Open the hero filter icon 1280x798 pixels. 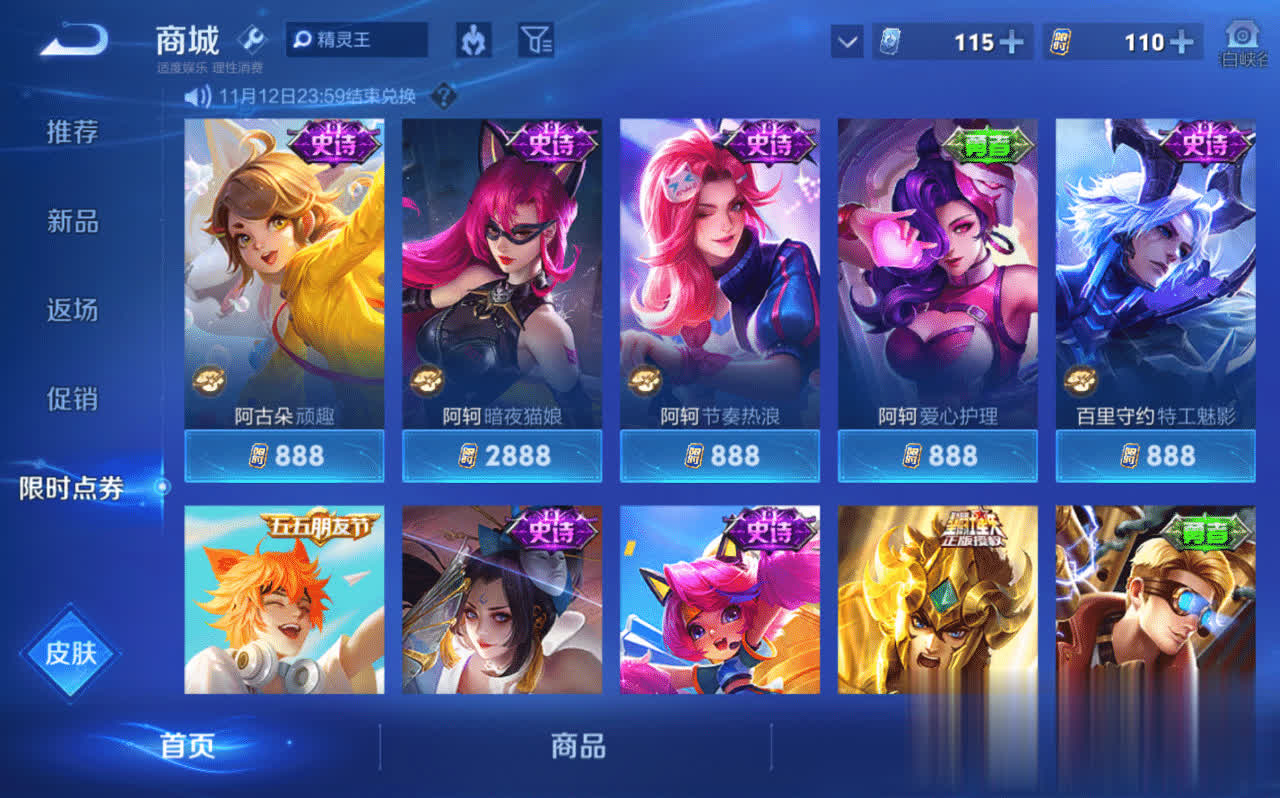[473, 40]
